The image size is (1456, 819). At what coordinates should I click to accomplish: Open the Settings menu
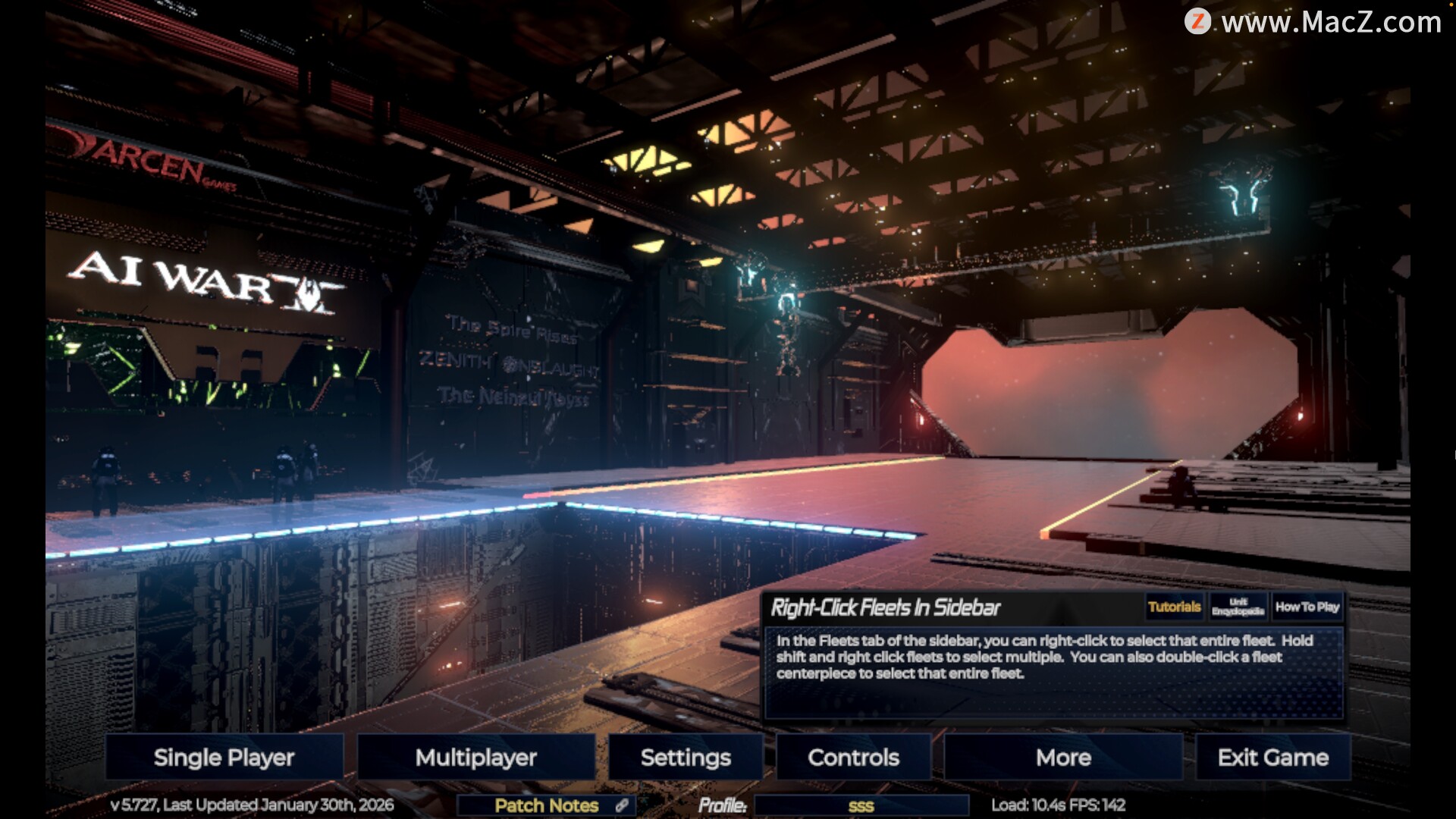[686, 757]
